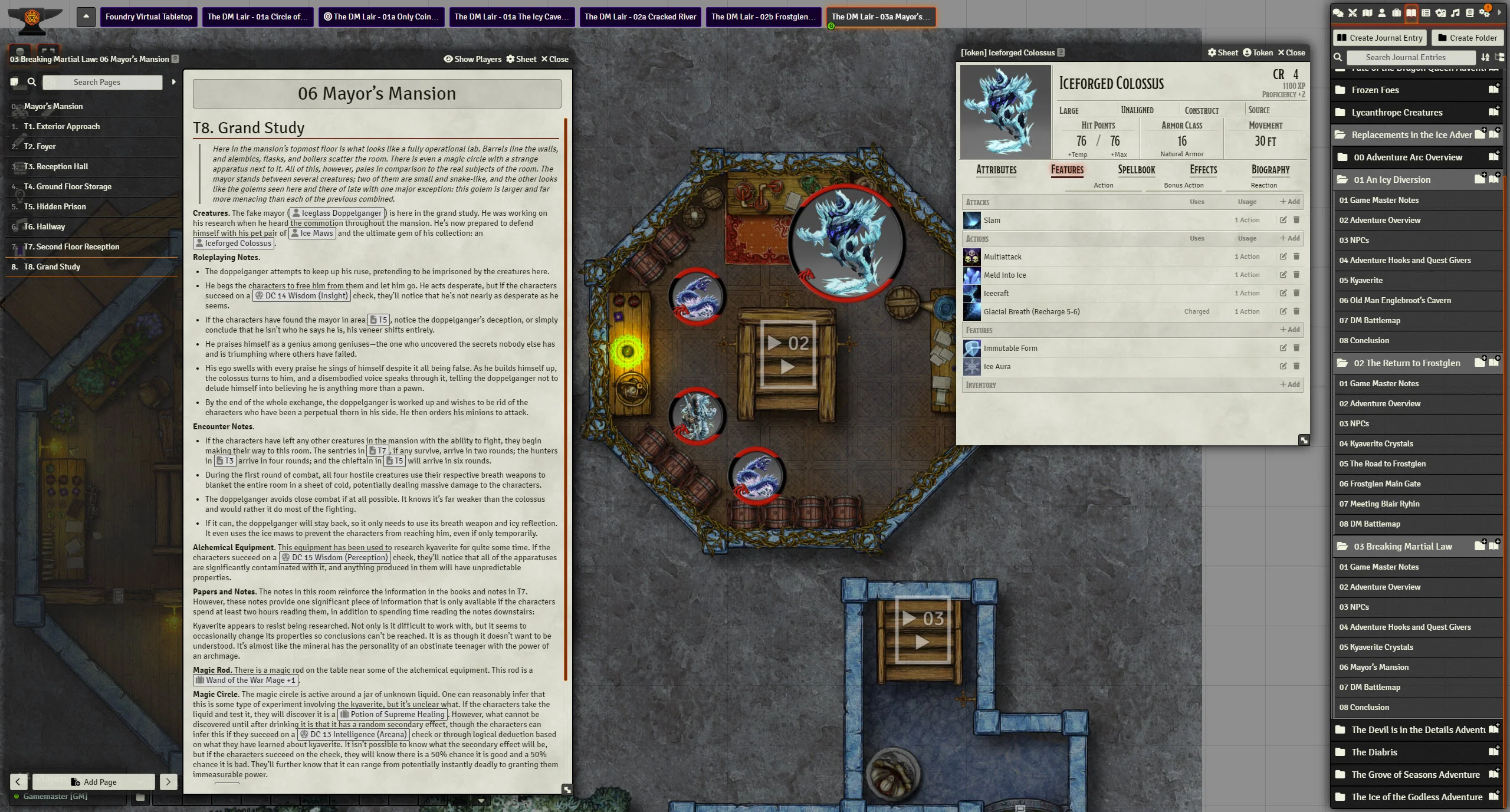Open T5. Hidden Prison page
The width and height of the screenshot is (1510, 812).
55,206
